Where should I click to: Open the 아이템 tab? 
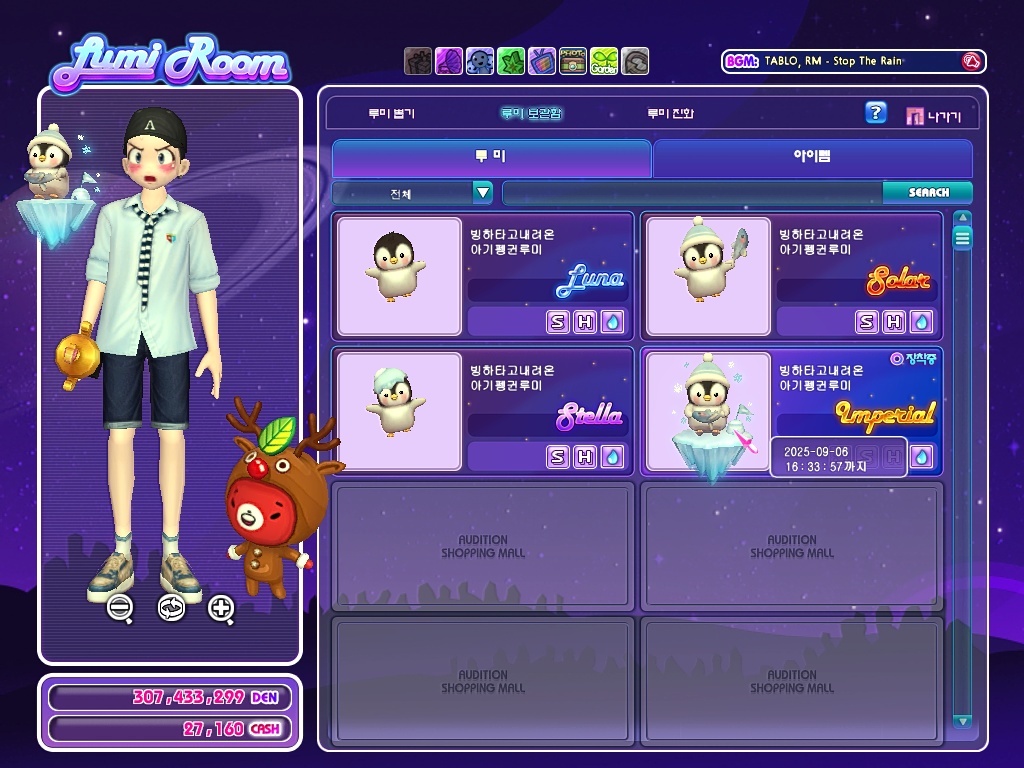(x=812, y=158)
